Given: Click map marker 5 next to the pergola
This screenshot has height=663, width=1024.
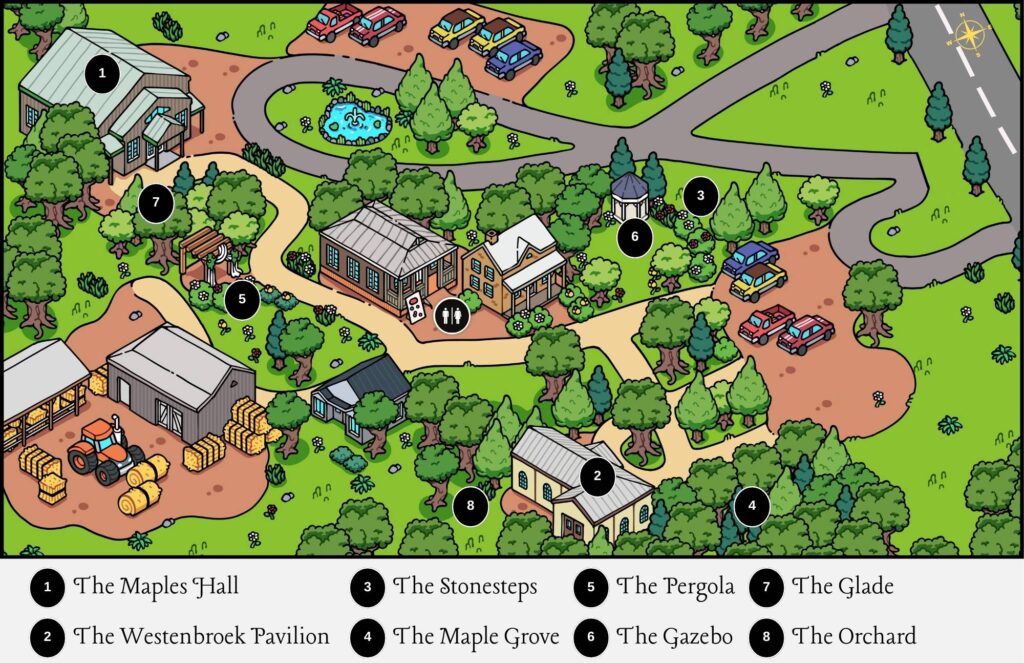Looking at the screenshot, I should point(241,297).
